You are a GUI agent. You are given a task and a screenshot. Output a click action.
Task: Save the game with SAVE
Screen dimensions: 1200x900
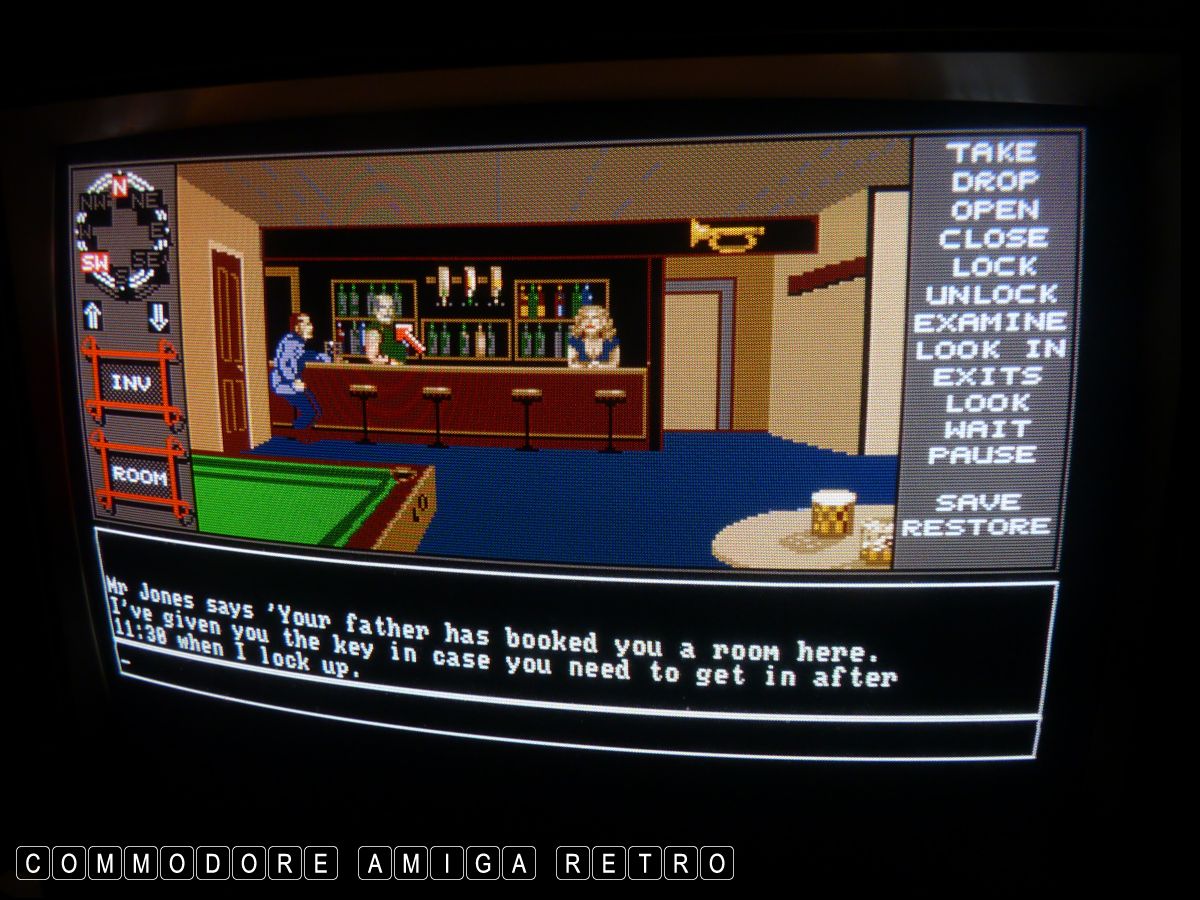pos(979,502)
